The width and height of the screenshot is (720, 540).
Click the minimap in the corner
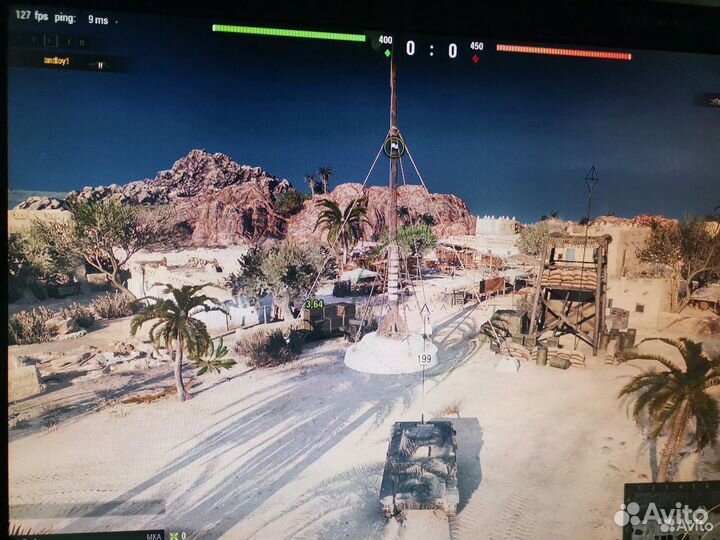tap(671, 511)
